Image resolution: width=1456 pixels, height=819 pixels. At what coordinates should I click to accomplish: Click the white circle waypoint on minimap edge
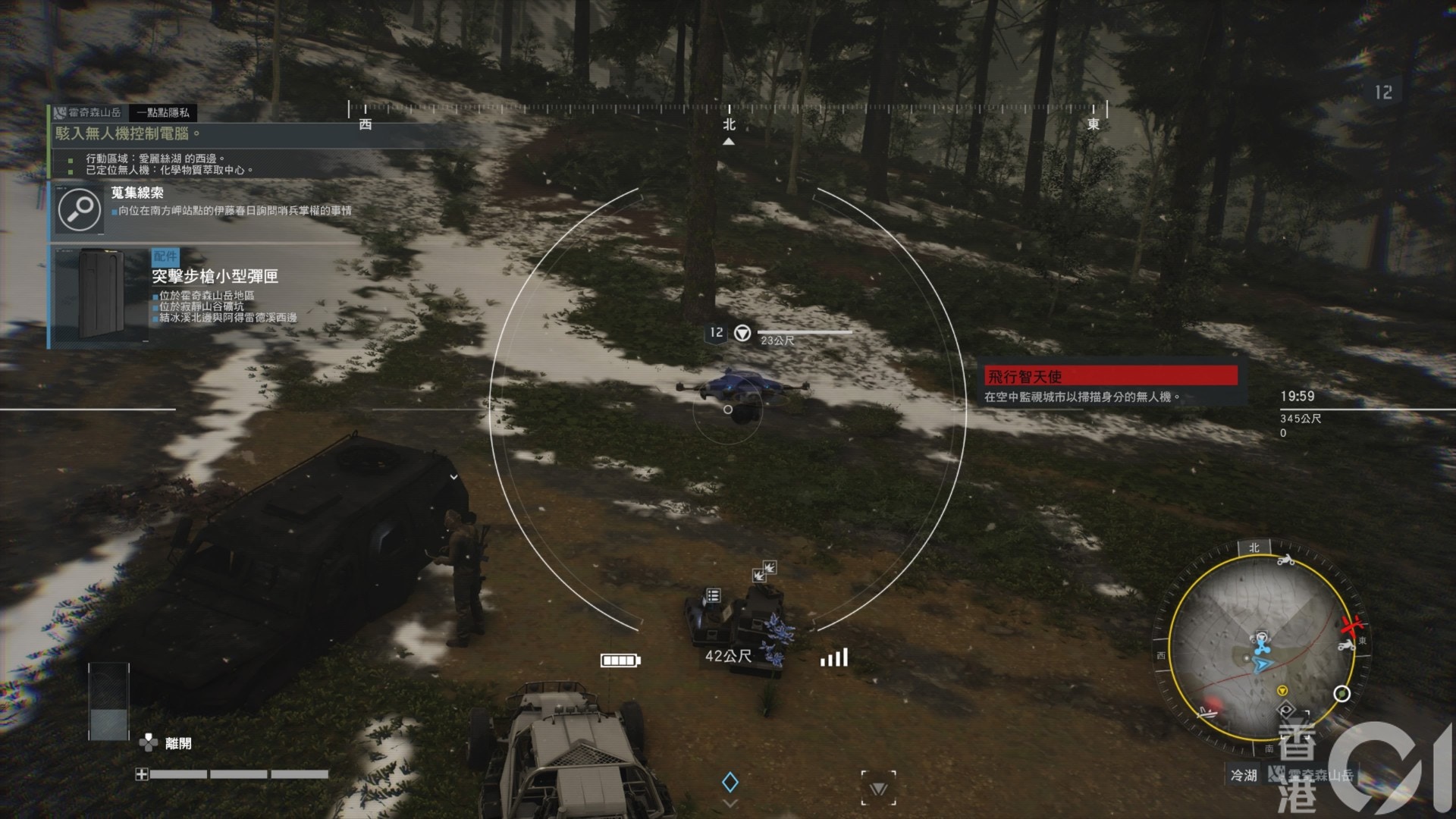tap(1341, 693)
